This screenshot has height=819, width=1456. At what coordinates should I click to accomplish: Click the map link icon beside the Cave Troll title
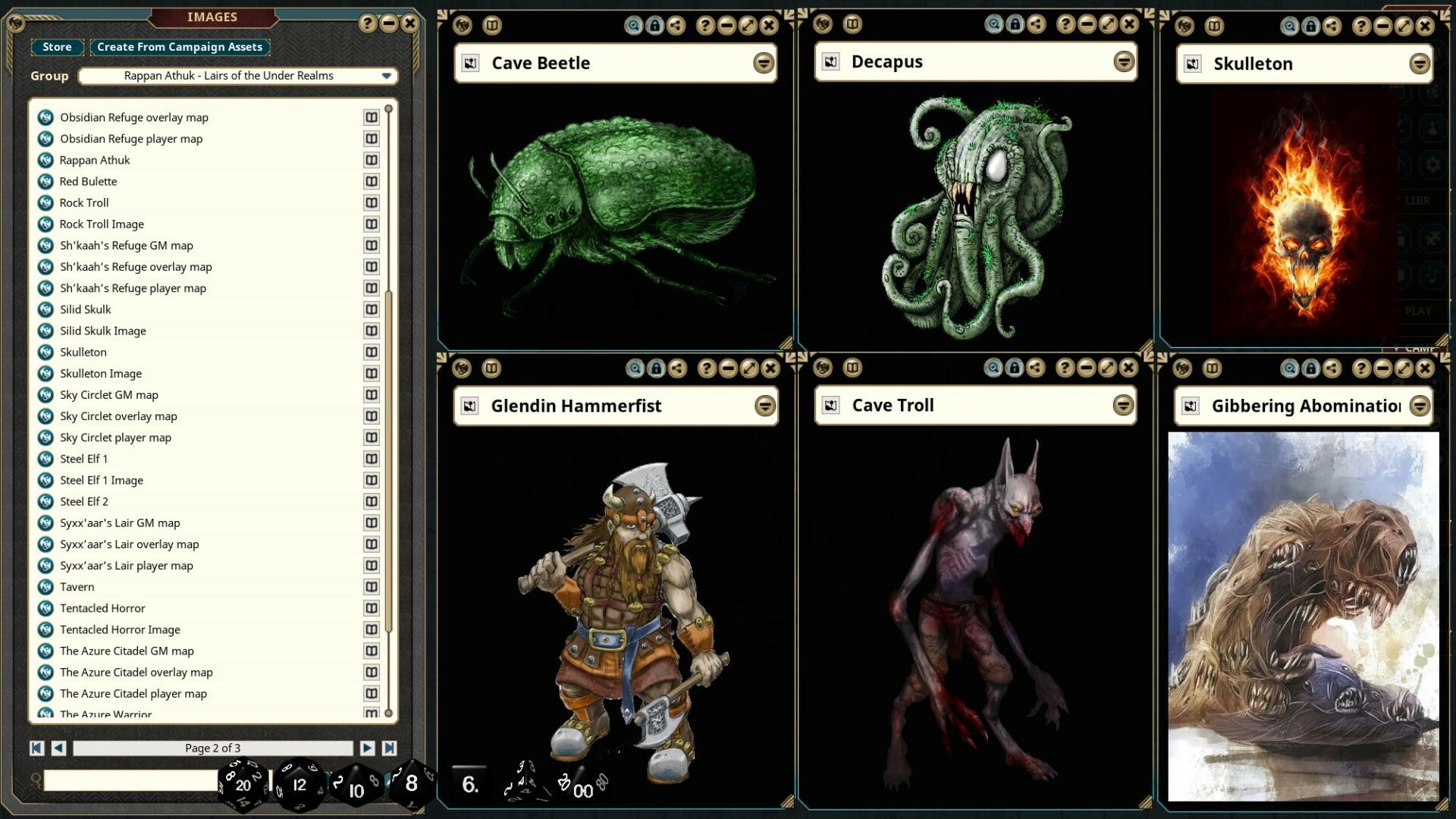830,405
